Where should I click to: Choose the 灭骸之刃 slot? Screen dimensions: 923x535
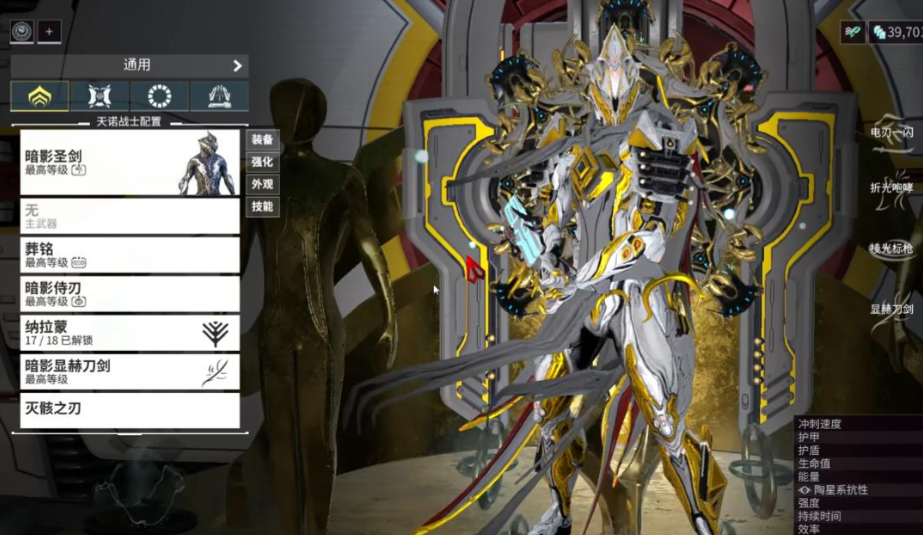pos(130,410)
